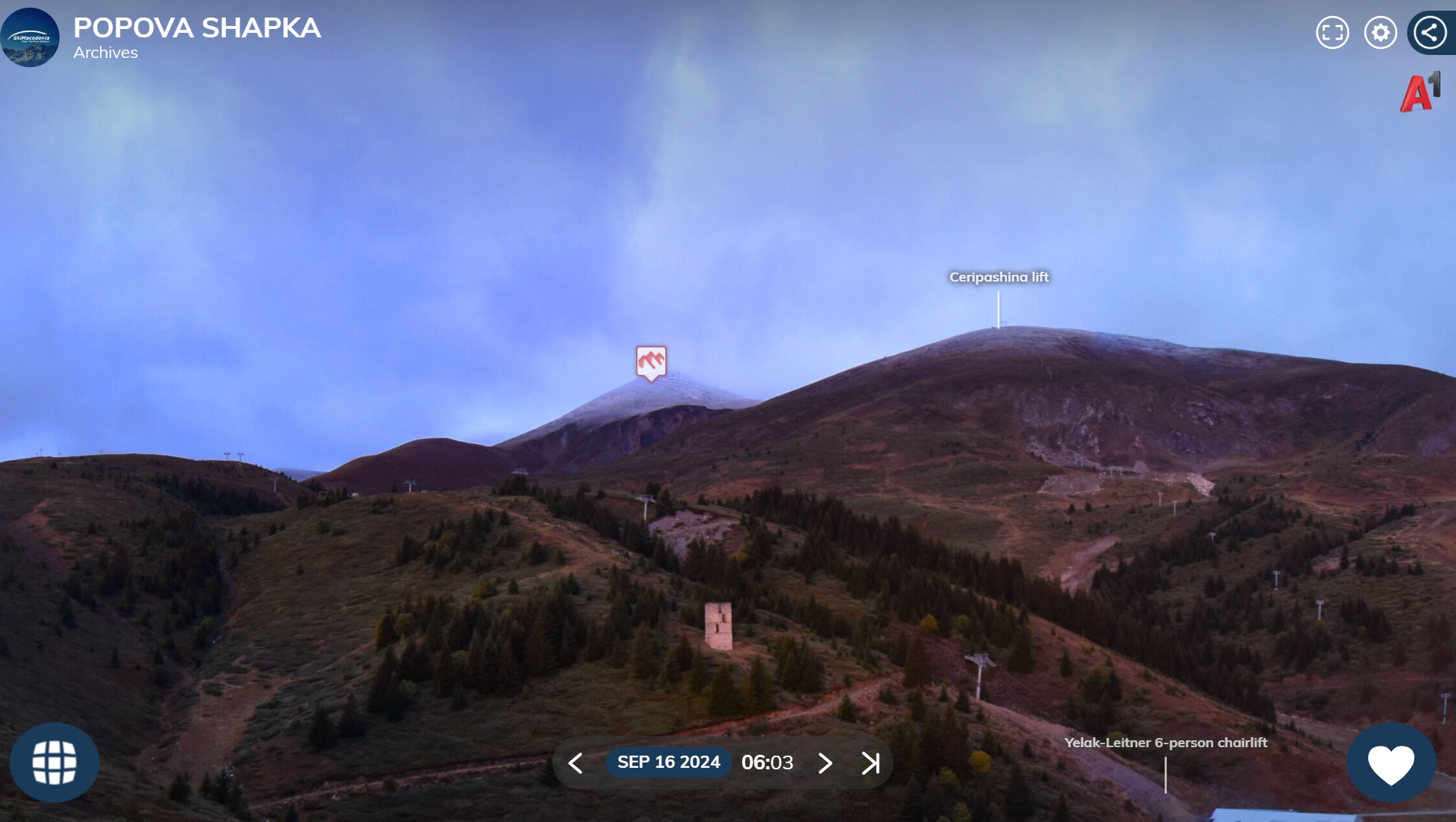This screenshot has width=1456, height=822.
Task: Advance to the next archive image
Action: click(x=825, y=762)
